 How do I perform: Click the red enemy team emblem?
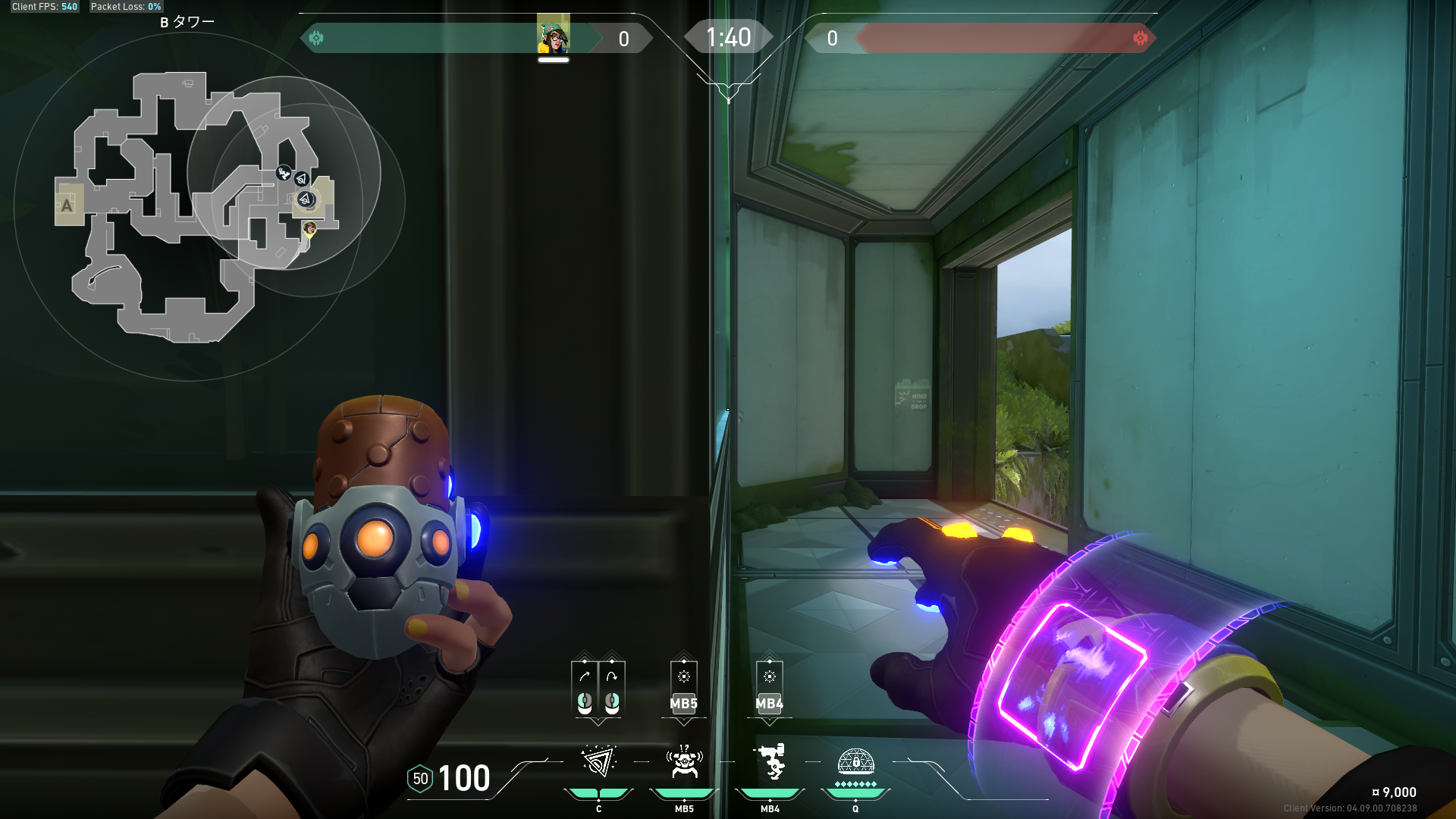[1140, 38]
